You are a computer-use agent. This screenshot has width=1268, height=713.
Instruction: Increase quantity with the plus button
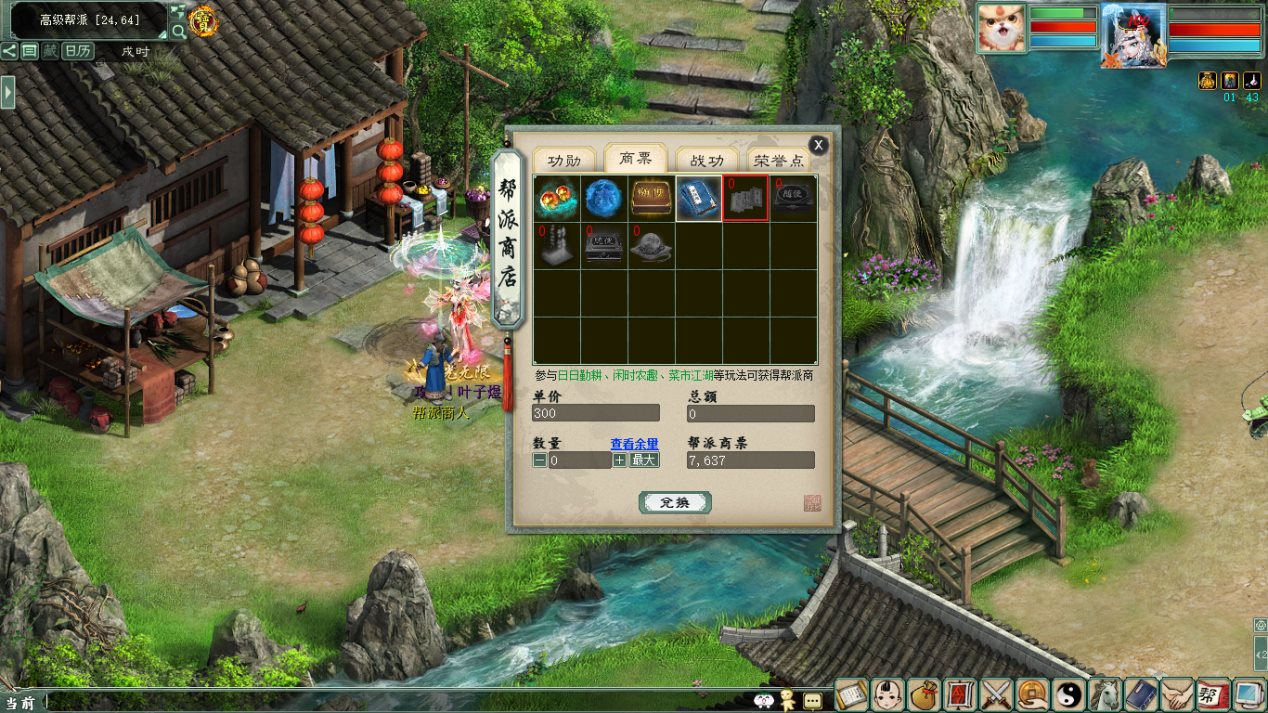pyautogui.click(x=619, y=460)
